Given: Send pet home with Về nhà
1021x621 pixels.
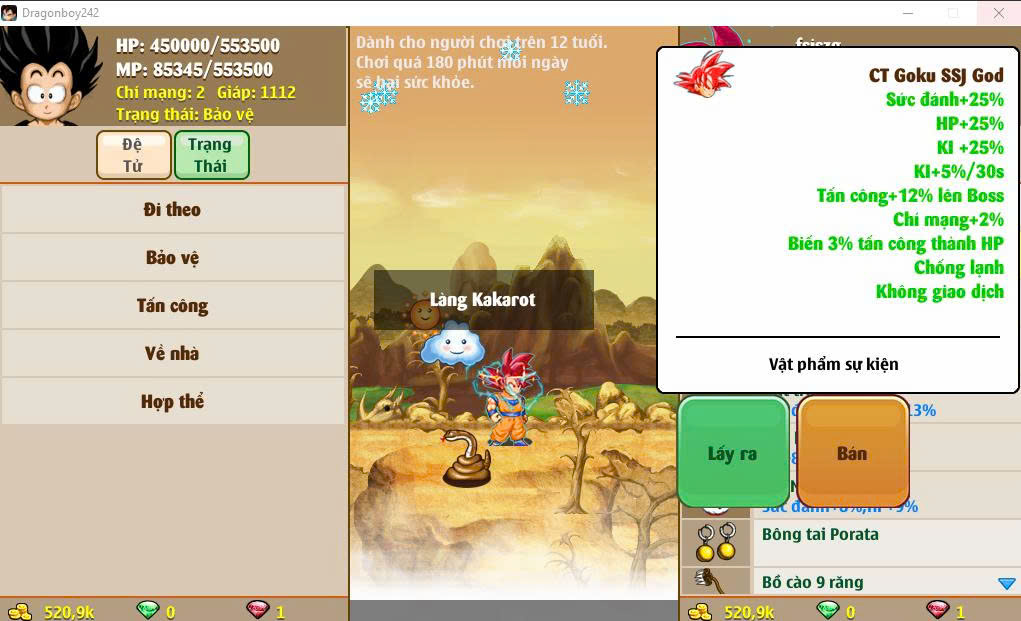Looking at the screenshot, I should click(172, 353).
